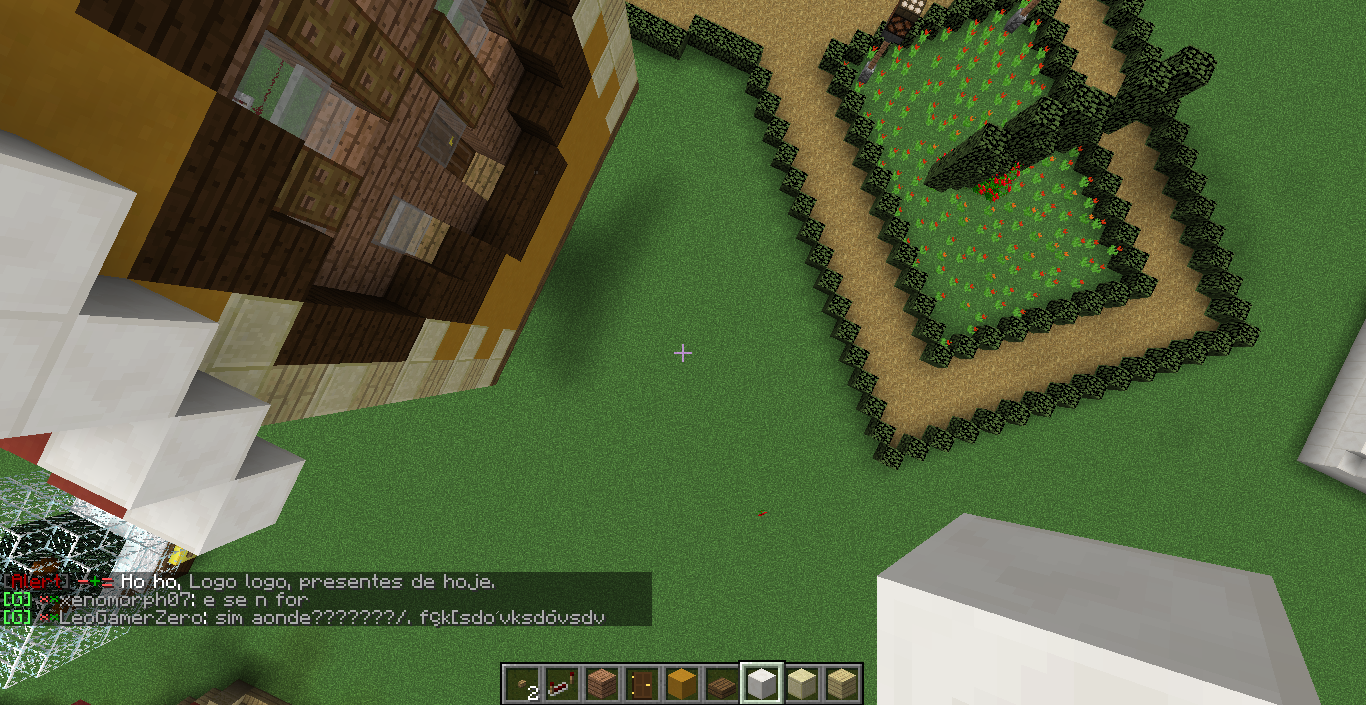Image resolution: width=1366 pixels, height=705 pixels.
Task: Choose the pale smooth sandstone block slot
Action: [x=801, y=684]
